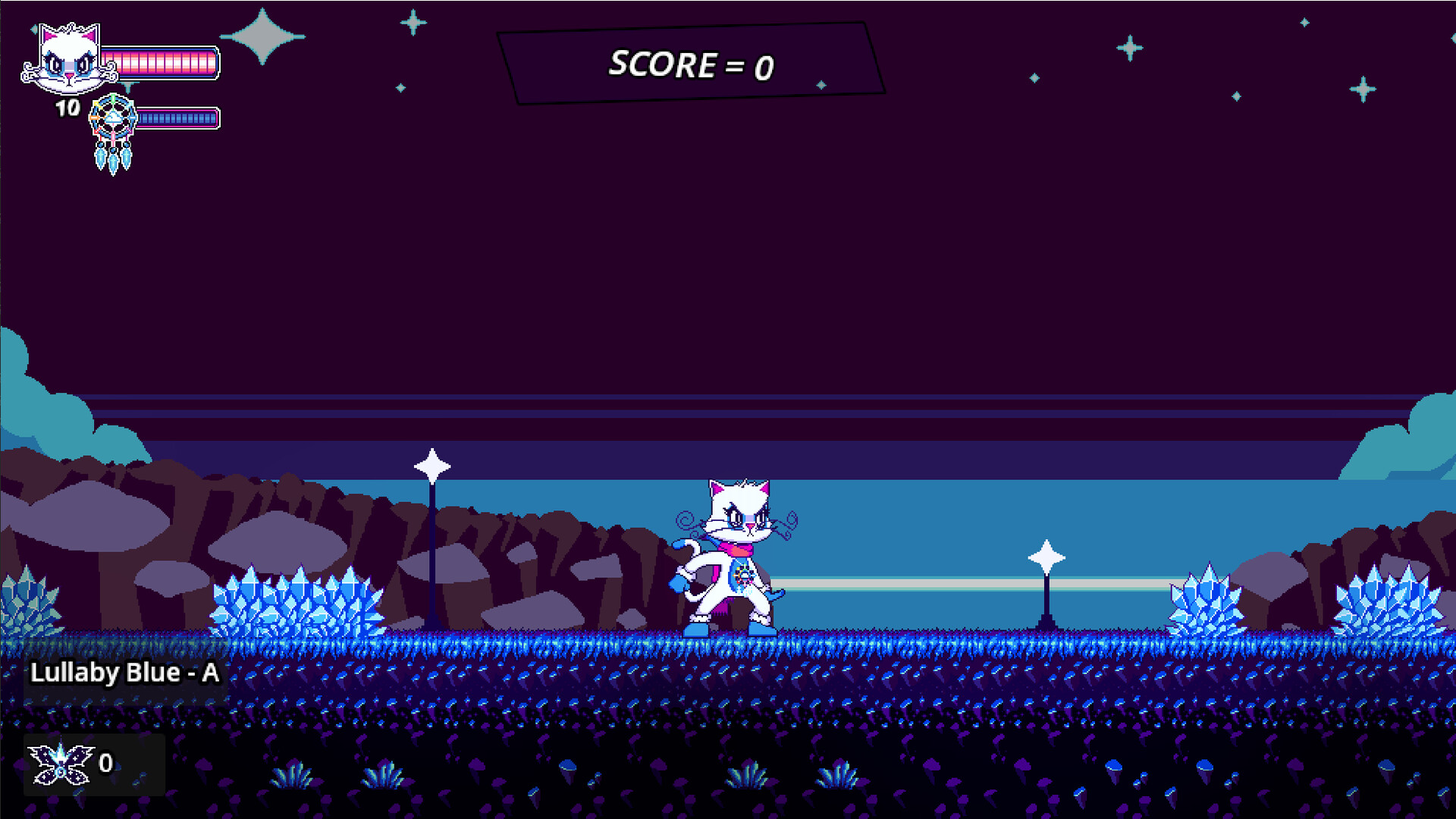Image resolution: width=1456 pixels, height=819 pixels.
Task: Open the lives counter showing 10
Action: click(x=67, y=108)
